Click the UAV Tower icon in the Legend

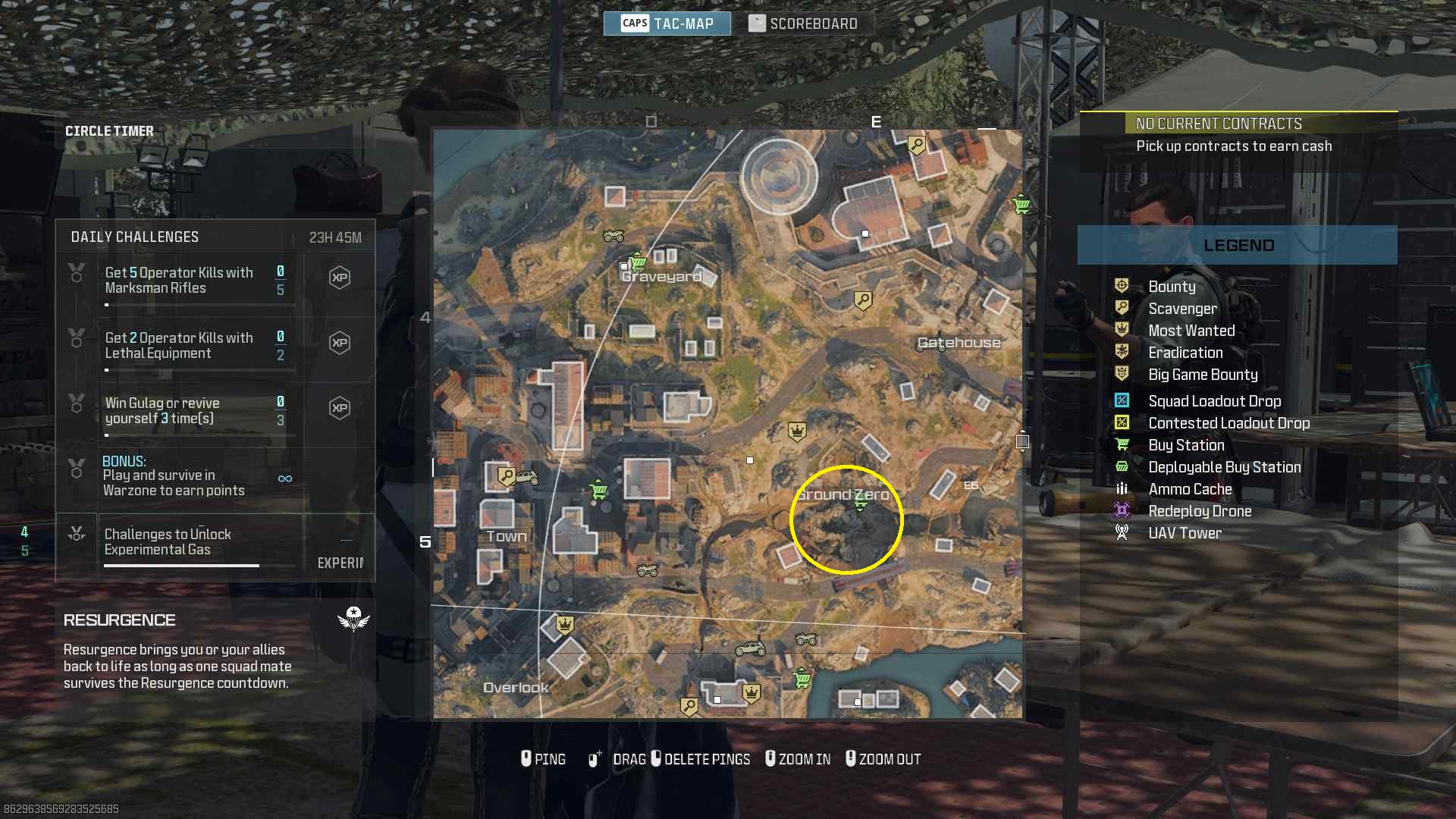tap(1123, 532)
